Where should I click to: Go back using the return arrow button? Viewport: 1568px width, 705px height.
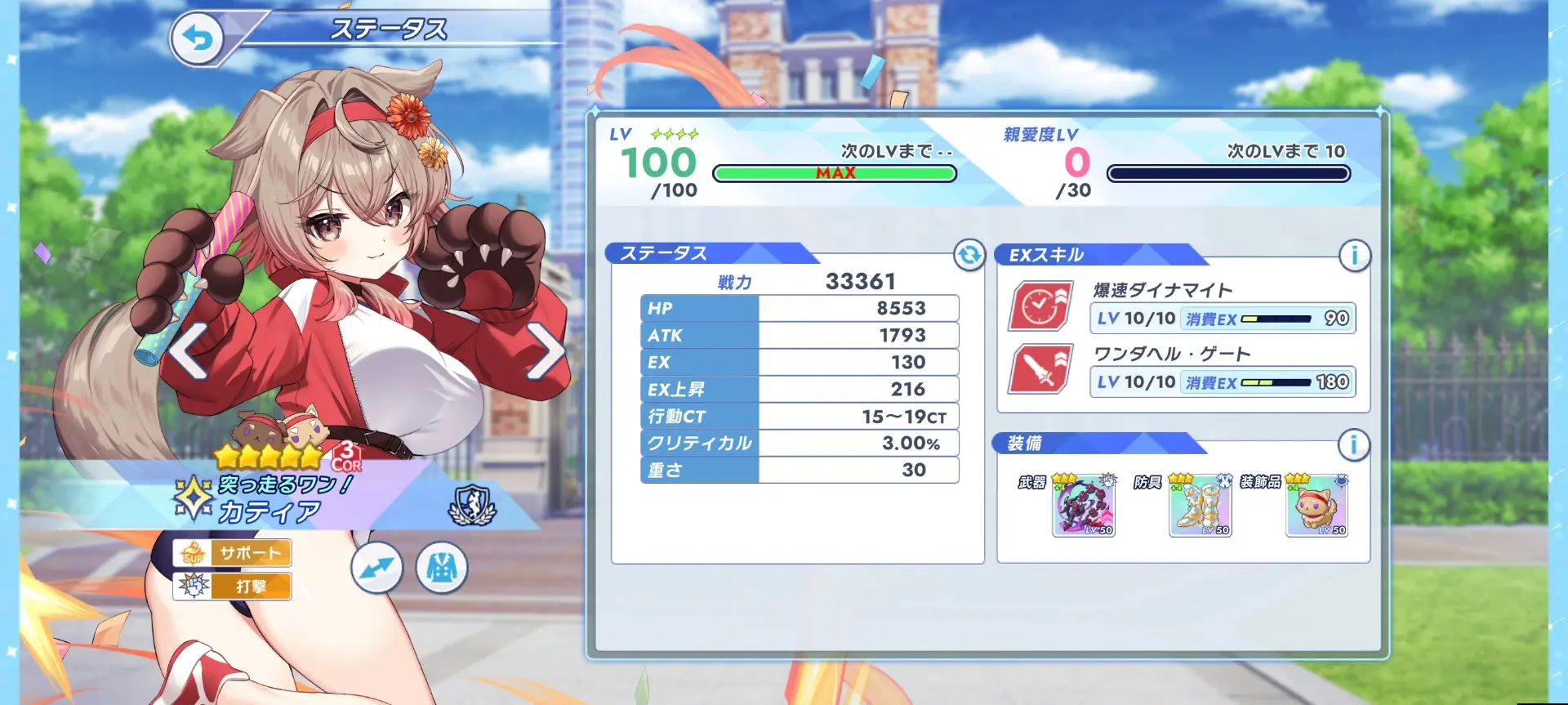[x=197, y=38]
